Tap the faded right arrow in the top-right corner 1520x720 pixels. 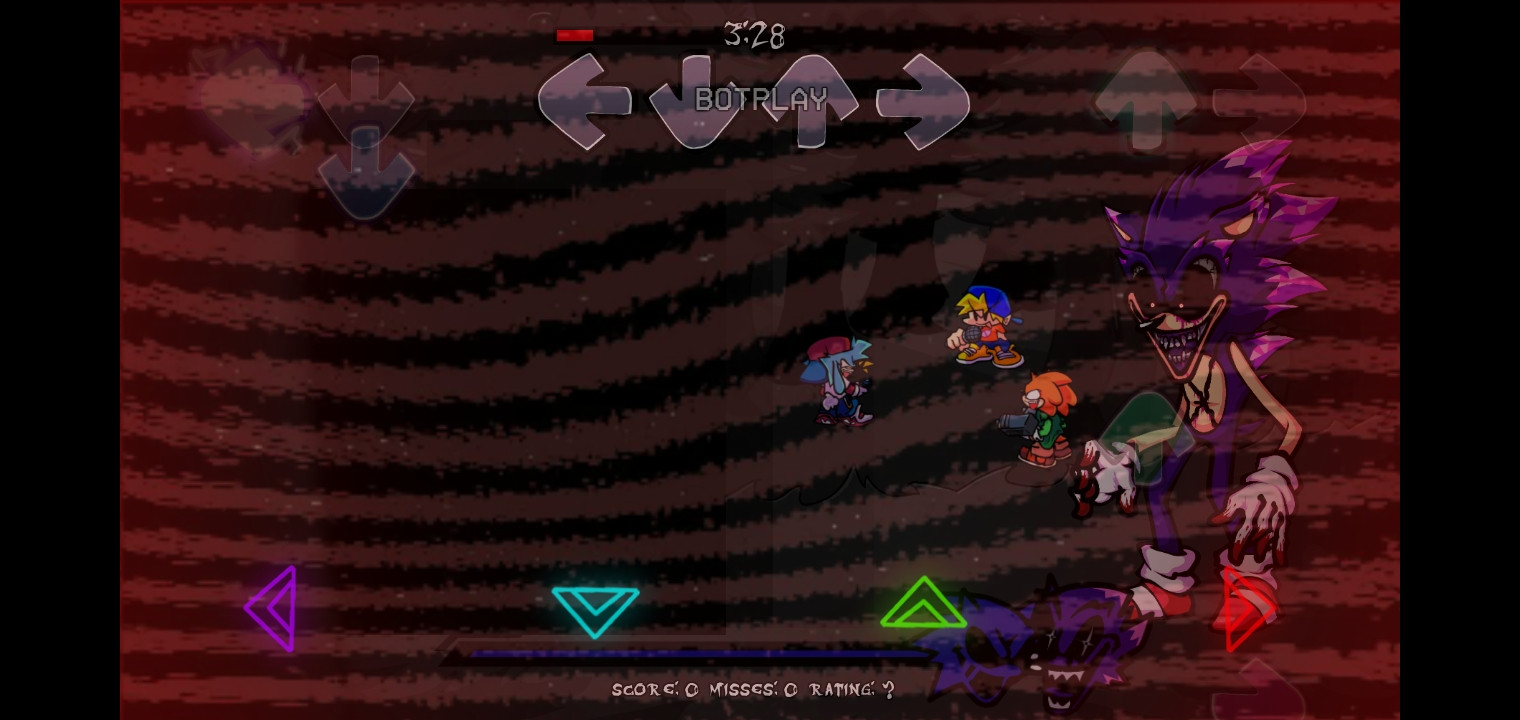1258,100
